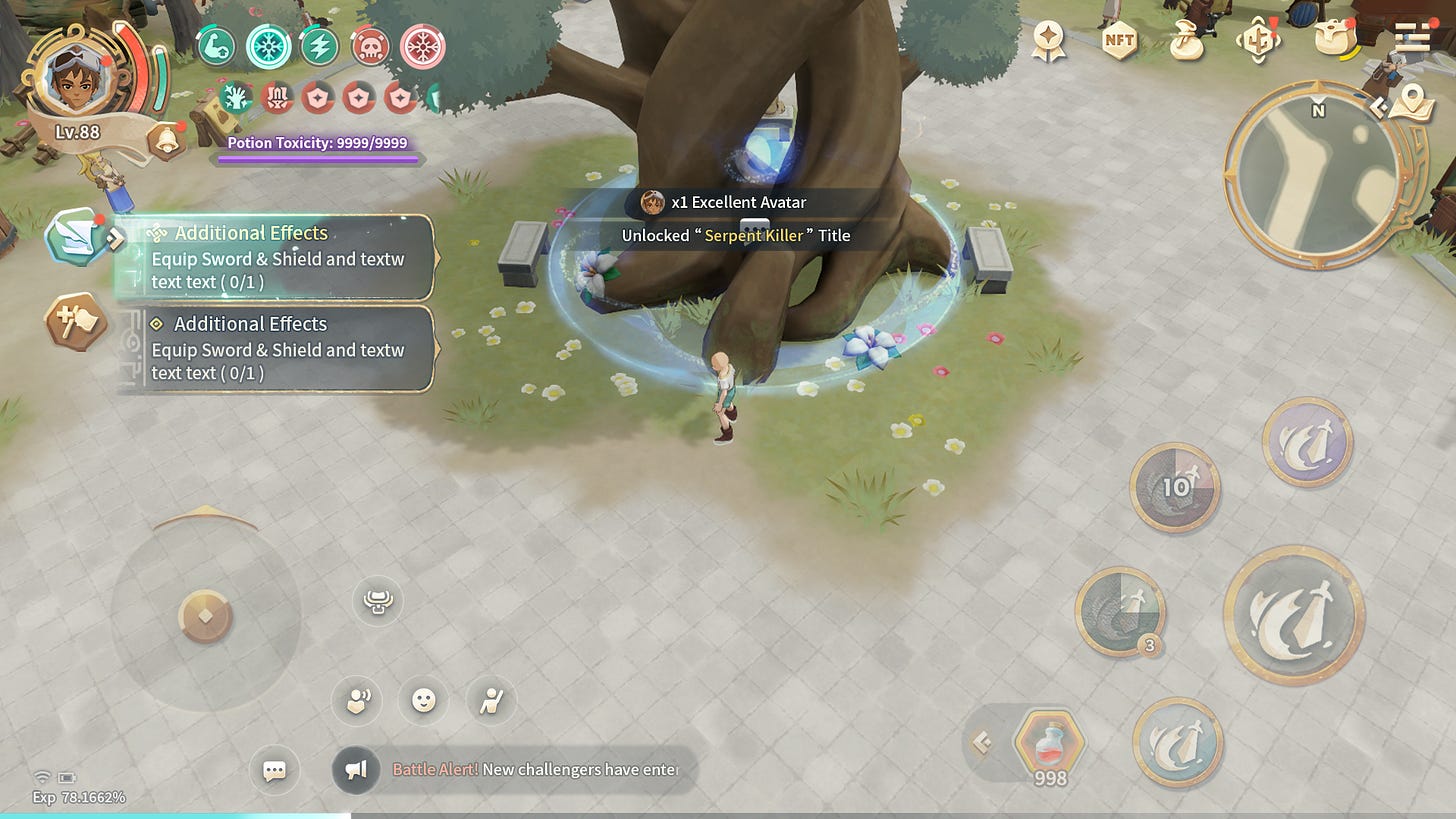Open the NFT menu
This screenshot has height=819, width=1456.
pos(1119,41)
